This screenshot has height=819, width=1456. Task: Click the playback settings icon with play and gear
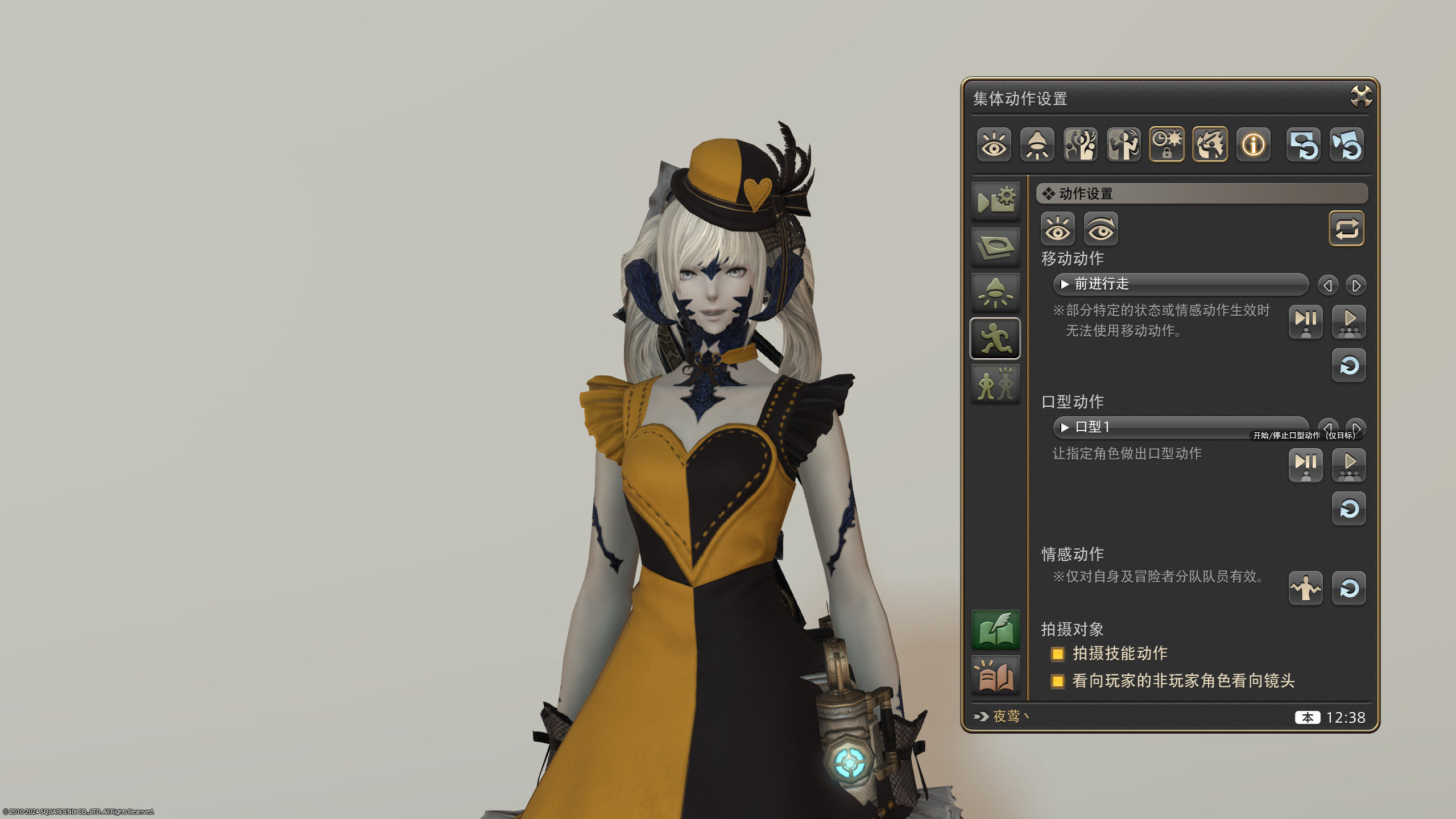[995, 201]
